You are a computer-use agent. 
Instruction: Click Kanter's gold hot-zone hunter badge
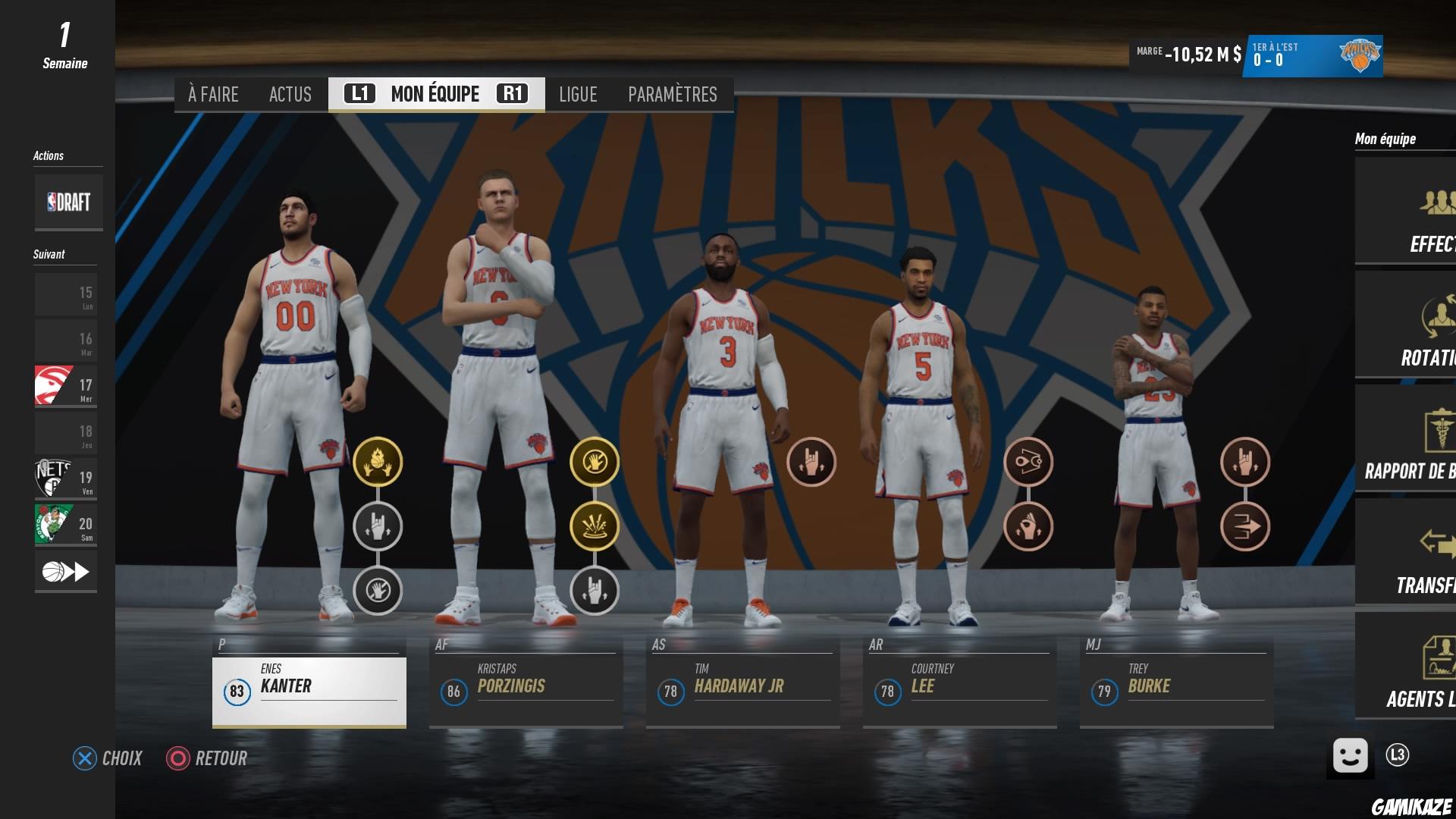point(377,463)
